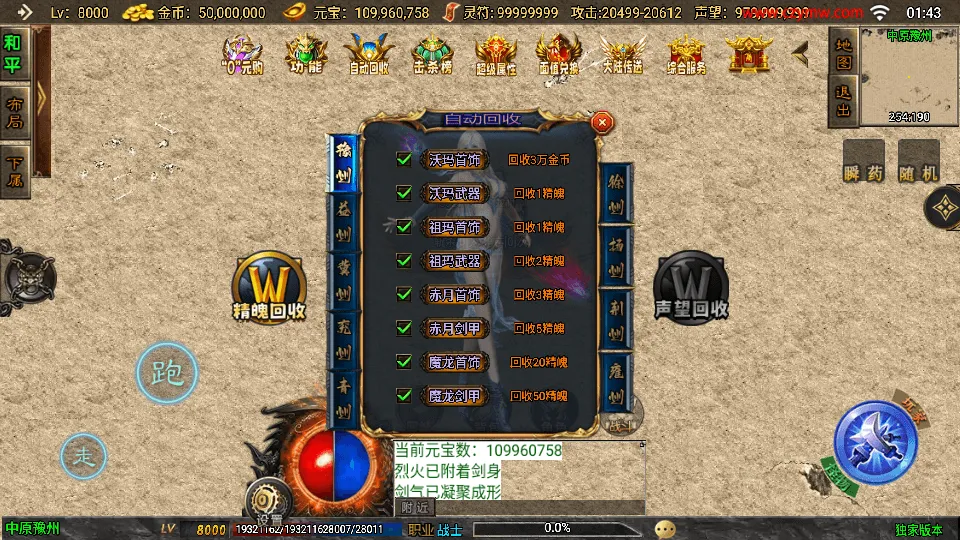The width and height of the screenshot is (960, 540).
Task: Close the 自动回收 panel
Action: 602,122
